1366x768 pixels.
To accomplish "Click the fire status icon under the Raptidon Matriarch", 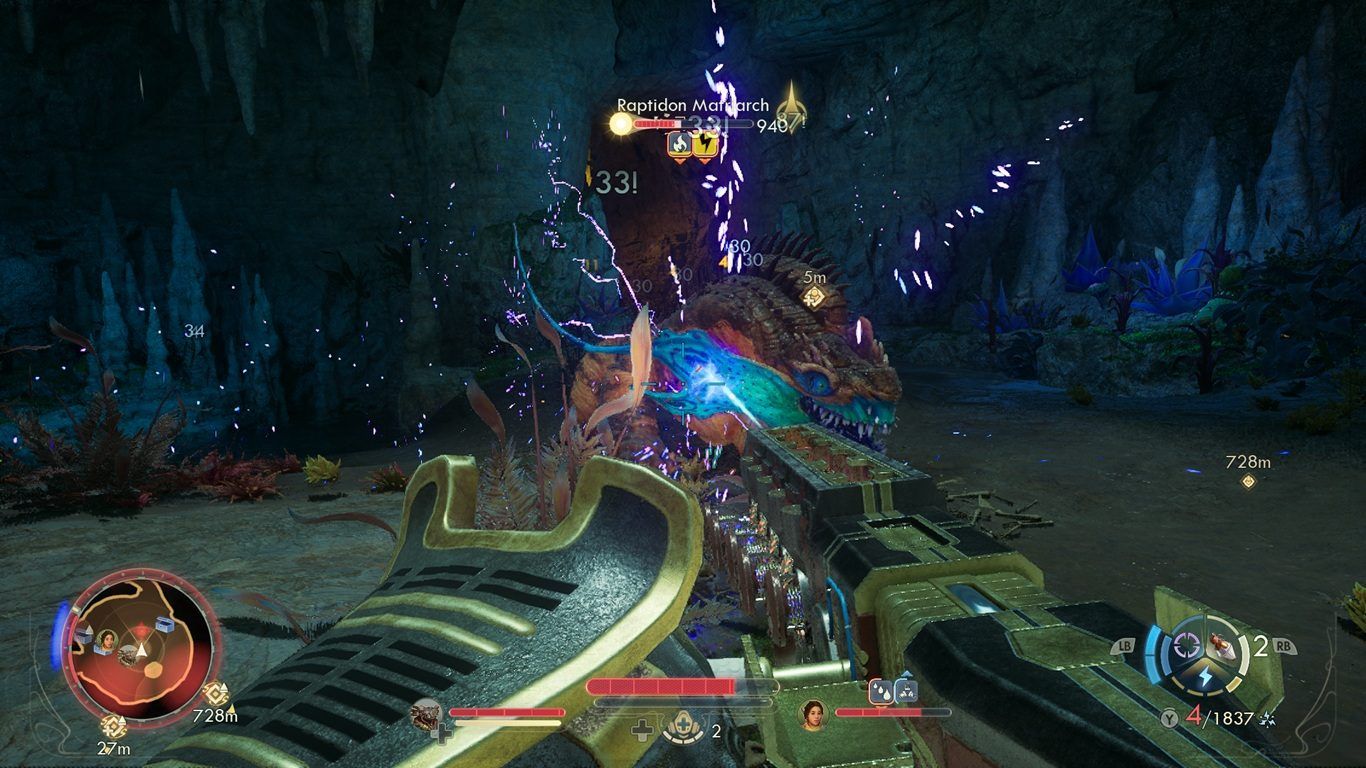I will [680, 145].
